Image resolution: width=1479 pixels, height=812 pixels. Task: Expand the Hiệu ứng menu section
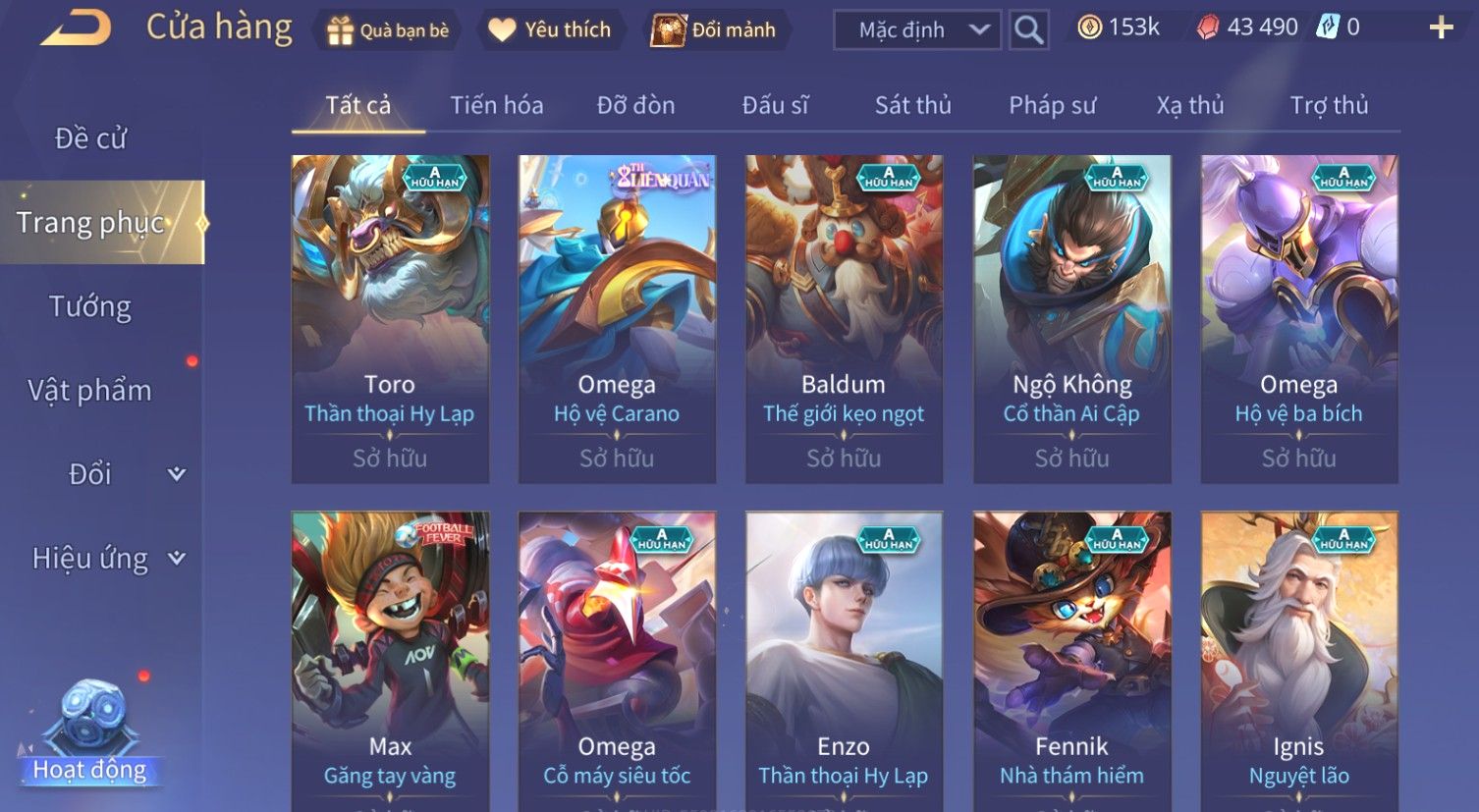click(108, 559)
